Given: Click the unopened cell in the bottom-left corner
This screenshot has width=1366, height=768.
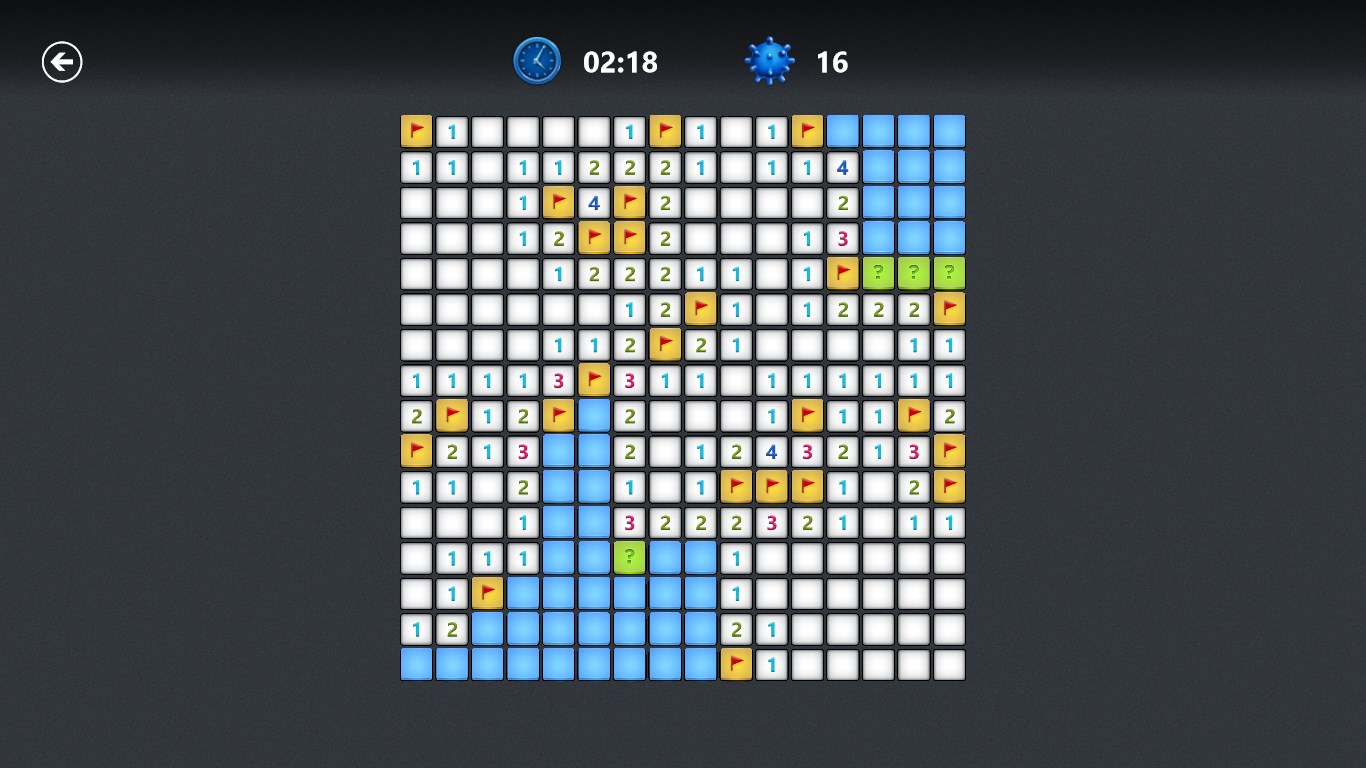Looking at the screenshot, I should coord(416,663).
